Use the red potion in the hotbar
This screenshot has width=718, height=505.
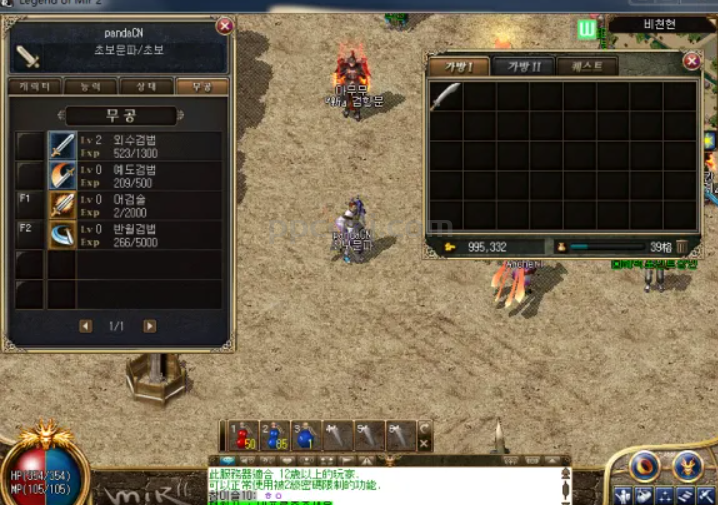point(240,435)
